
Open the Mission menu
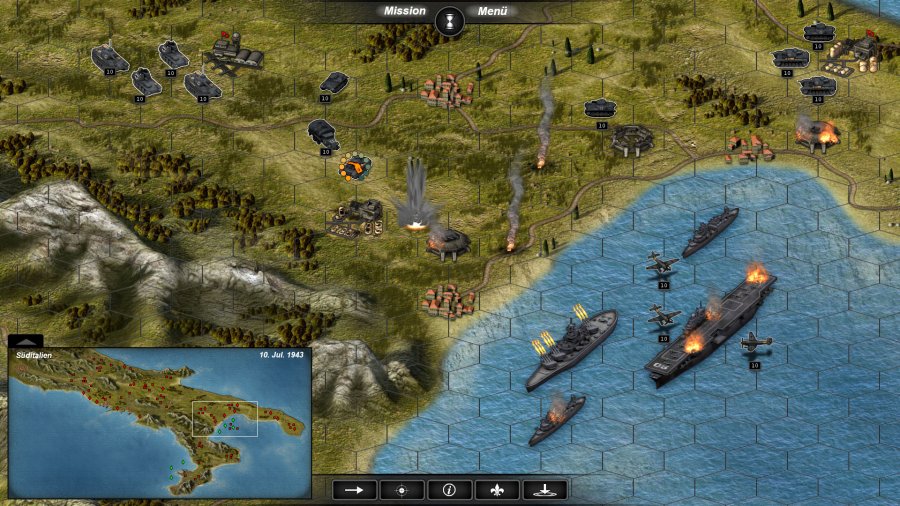tap(405, 11)
